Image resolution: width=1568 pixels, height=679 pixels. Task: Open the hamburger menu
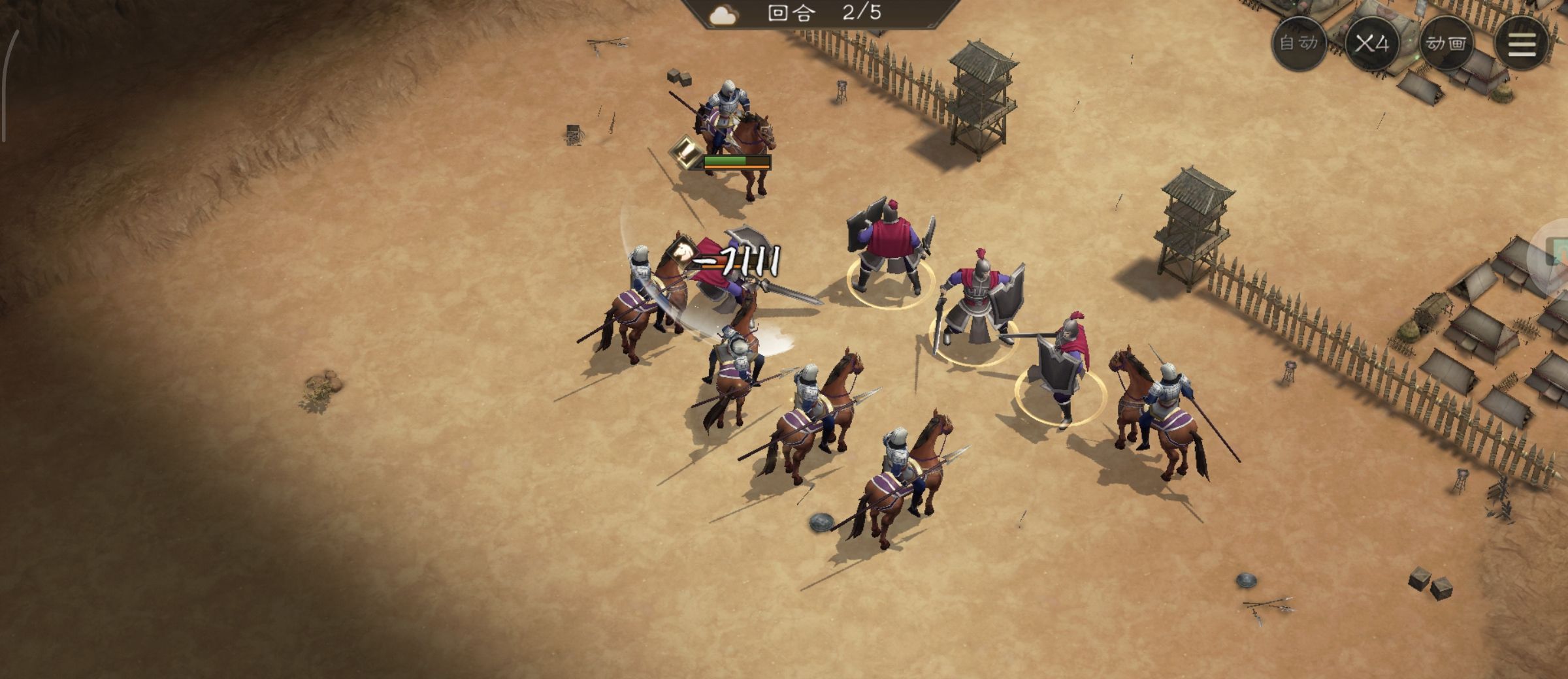pyautogui.click(x=1522, y=43)
